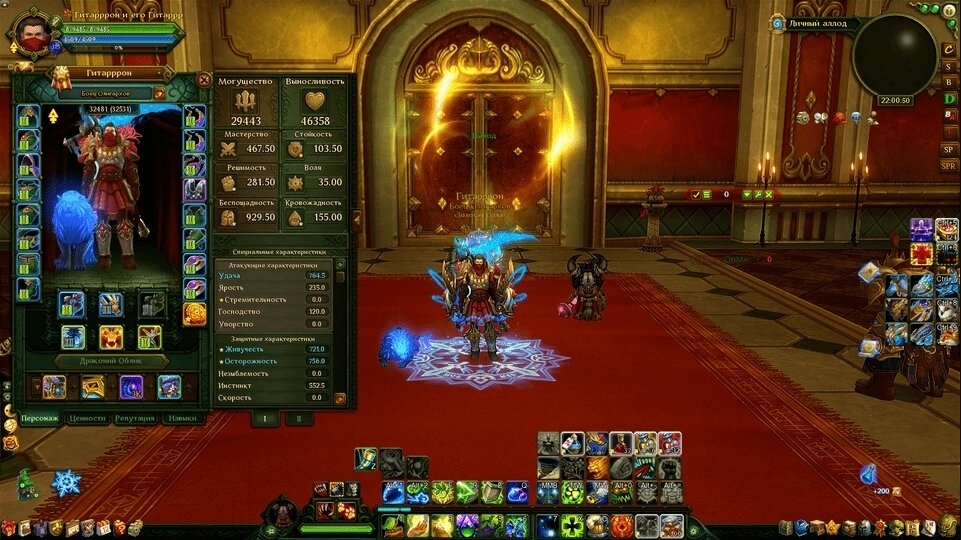Viewport: 961px width, 540px height.
Task: Open the circular minimap
Action: (893, 55)
